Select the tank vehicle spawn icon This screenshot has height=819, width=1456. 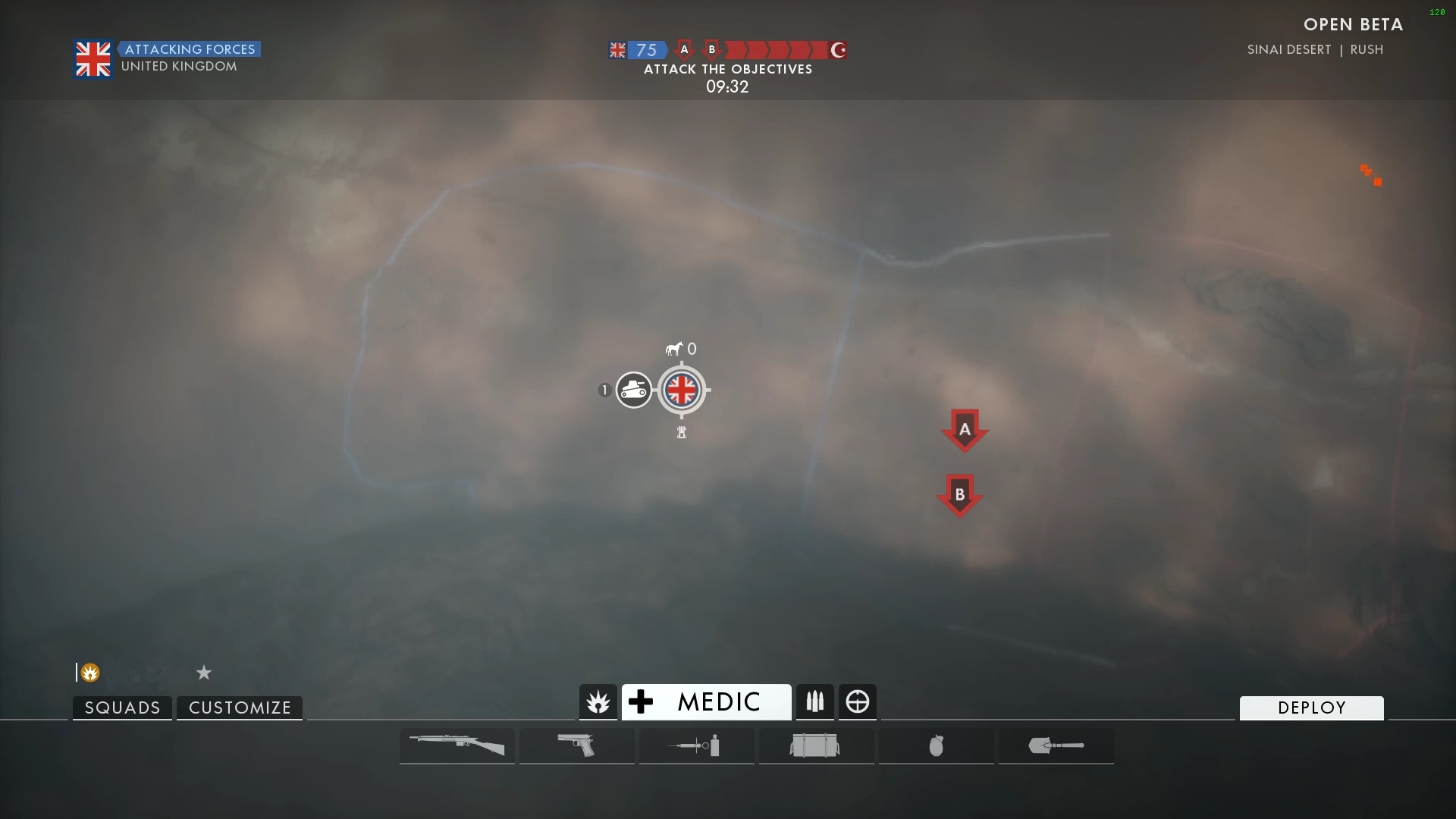point(633,391)
